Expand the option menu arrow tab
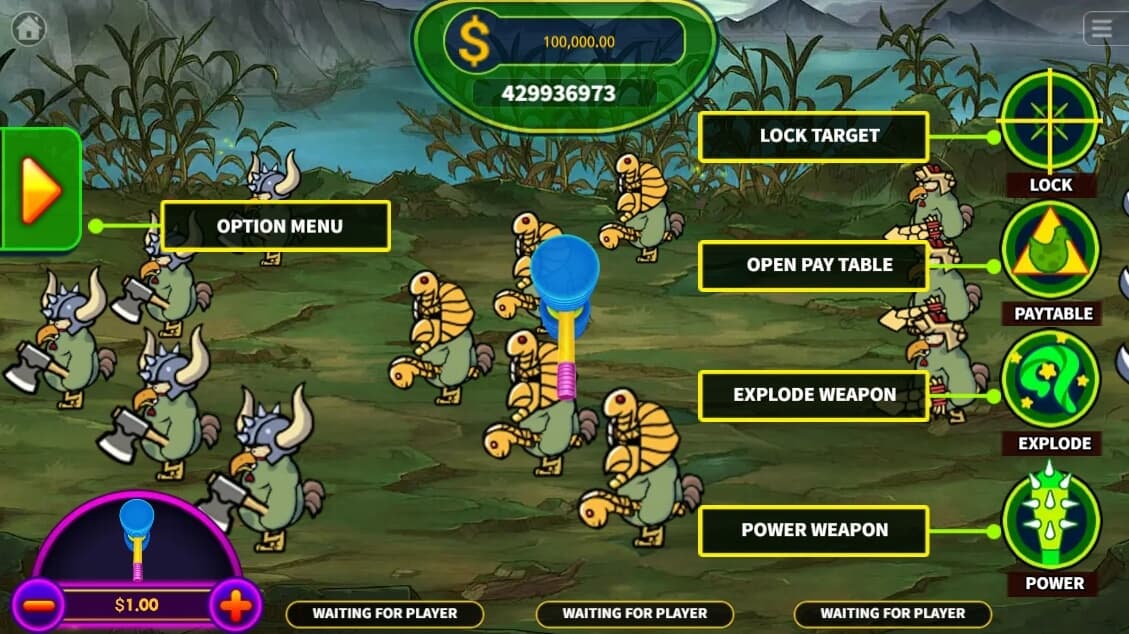The width and height of the screenshot is (1129, 634). click(40, 188)
